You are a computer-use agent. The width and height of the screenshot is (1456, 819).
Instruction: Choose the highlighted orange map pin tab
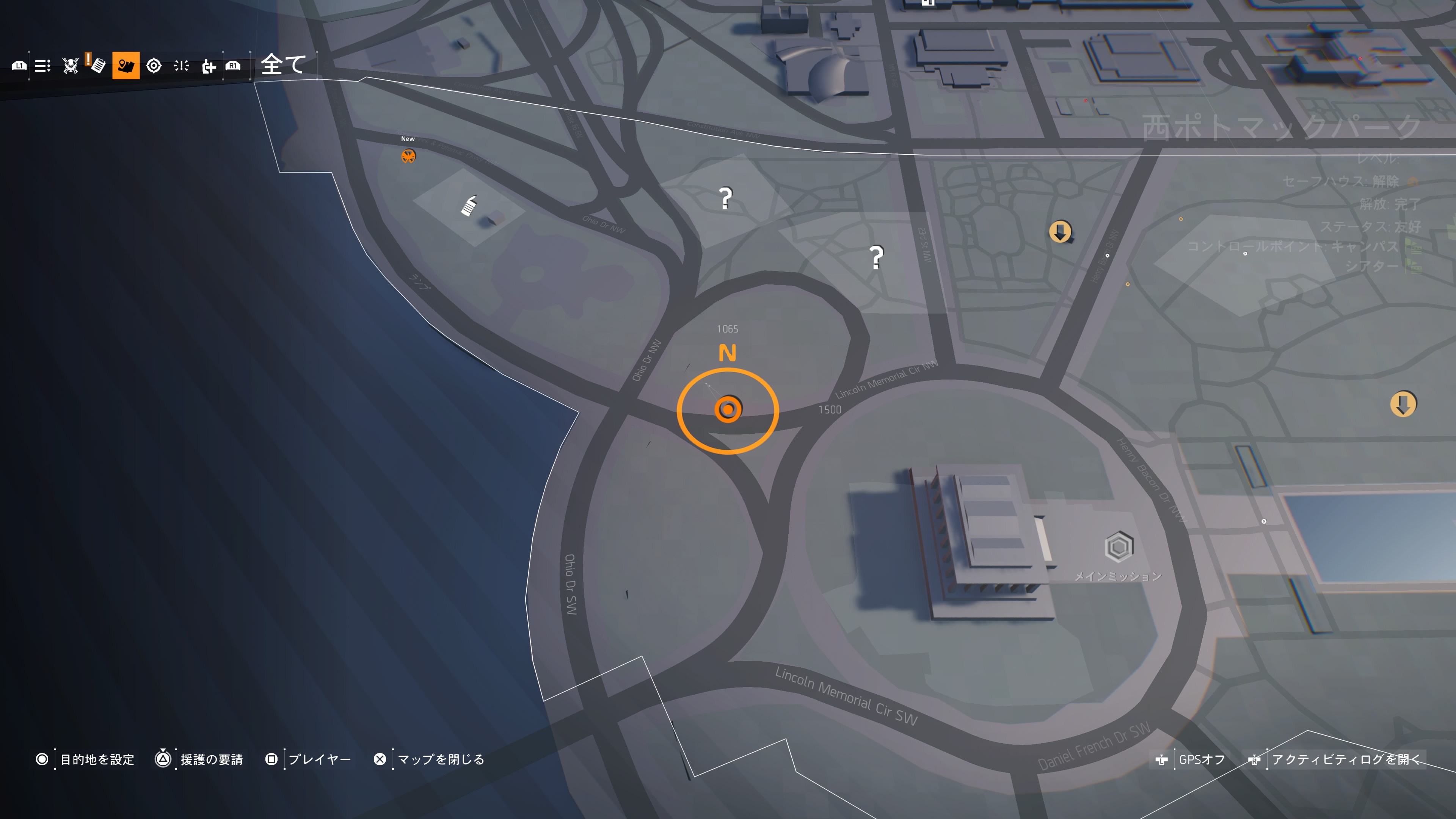126,66
